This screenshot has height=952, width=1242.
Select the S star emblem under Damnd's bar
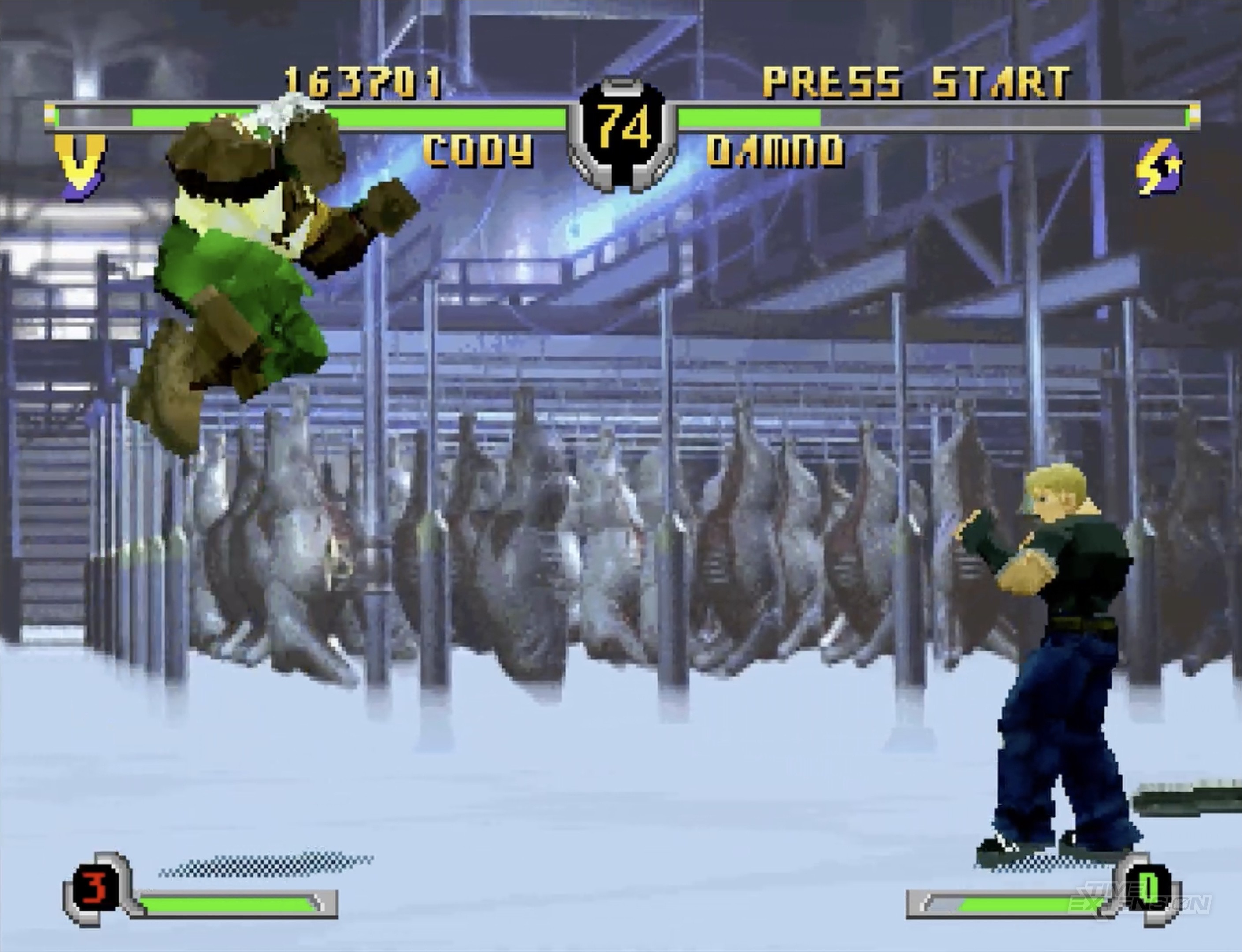click(x=1159, y=167)
